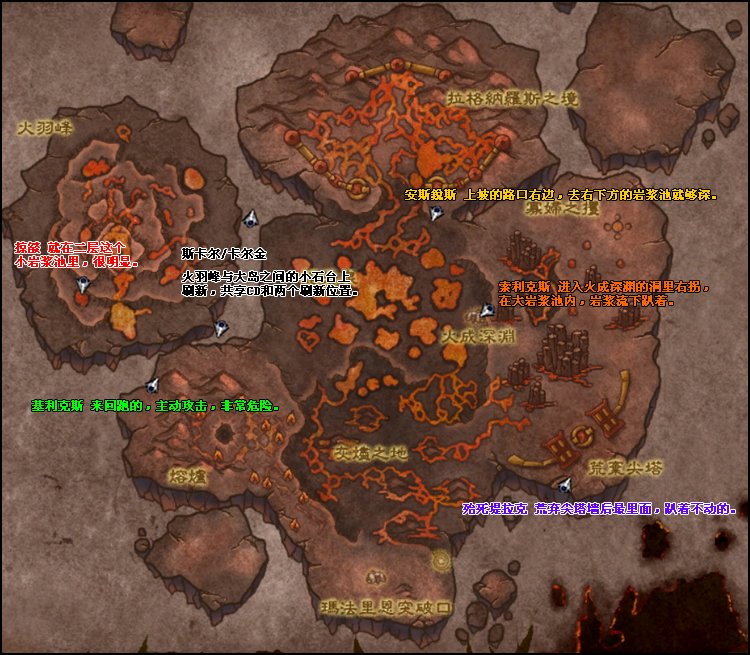750x655 pixels.
Task: Select the map marker for the yellow 安斯緞斯 note
Action: tap(435, 213)
